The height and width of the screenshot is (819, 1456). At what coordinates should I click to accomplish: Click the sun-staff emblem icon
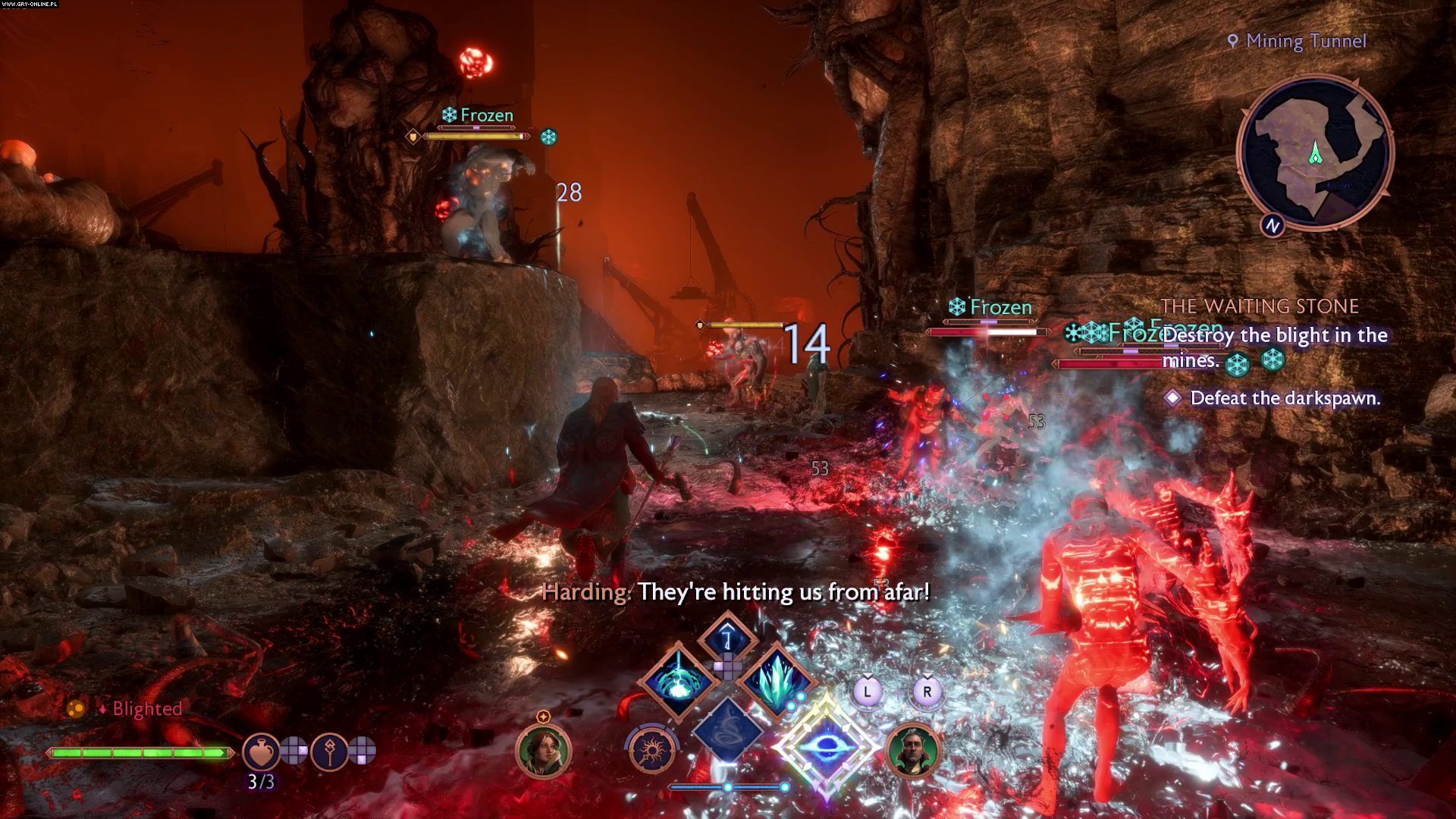[x=651, y=751]
